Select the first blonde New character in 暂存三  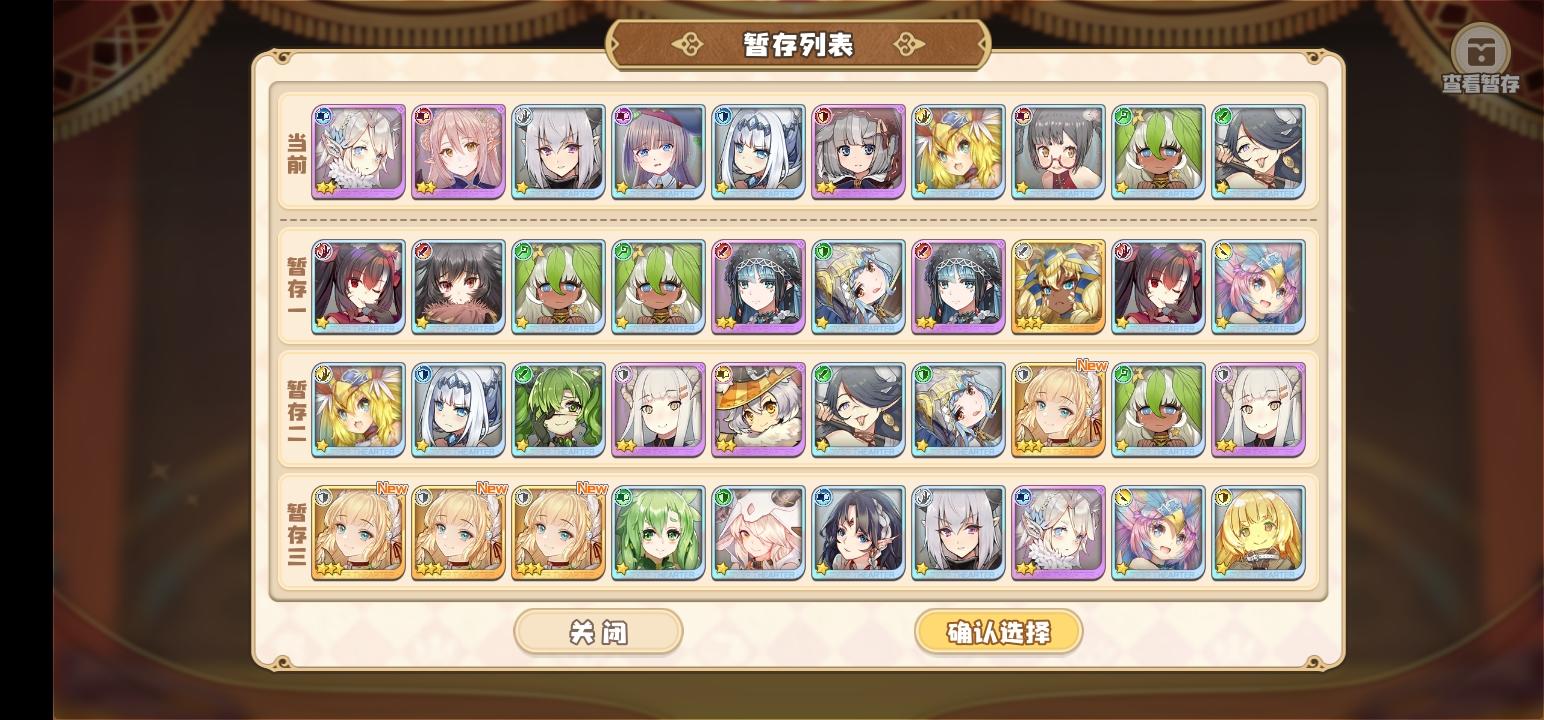point(358,533)
